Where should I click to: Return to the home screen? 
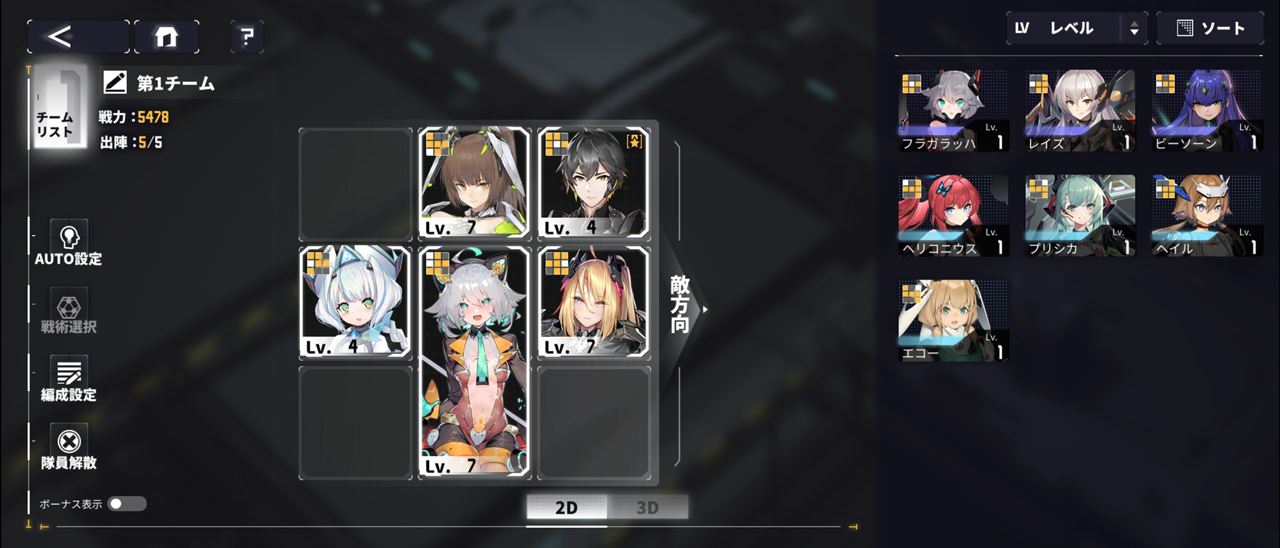click(166, 37)
